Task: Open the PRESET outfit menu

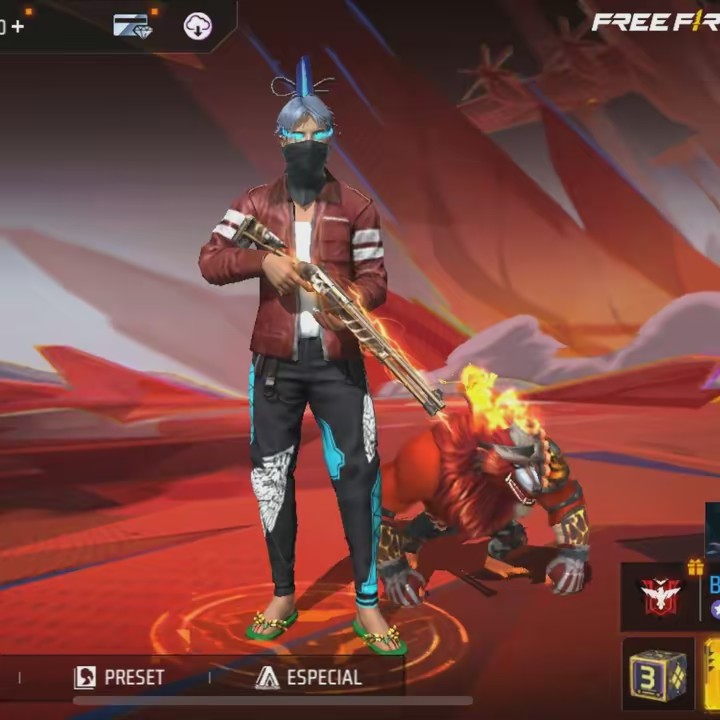Action: tap(119, 677)
